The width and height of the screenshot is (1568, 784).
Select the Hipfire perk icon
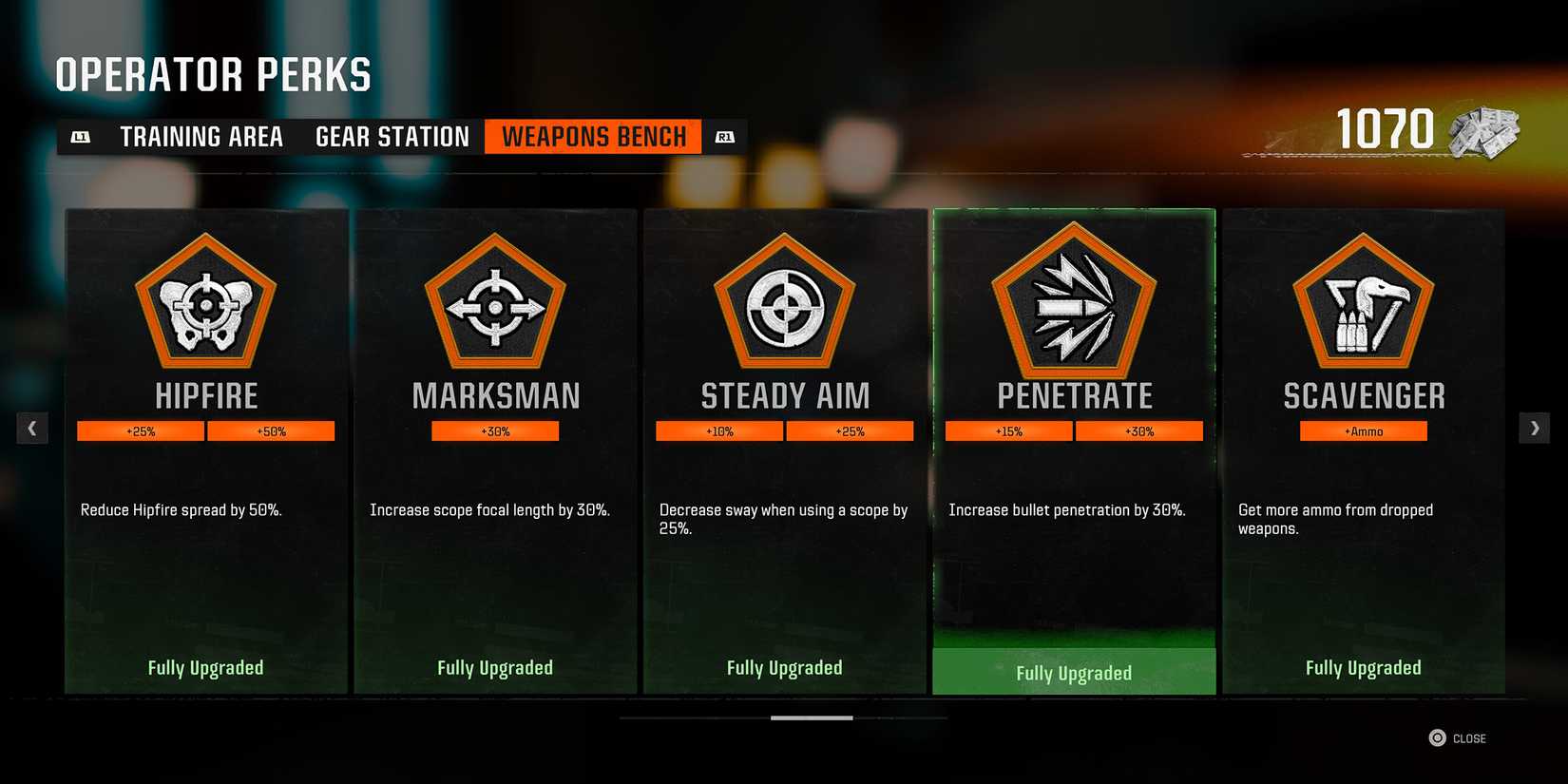coord(206,304)
